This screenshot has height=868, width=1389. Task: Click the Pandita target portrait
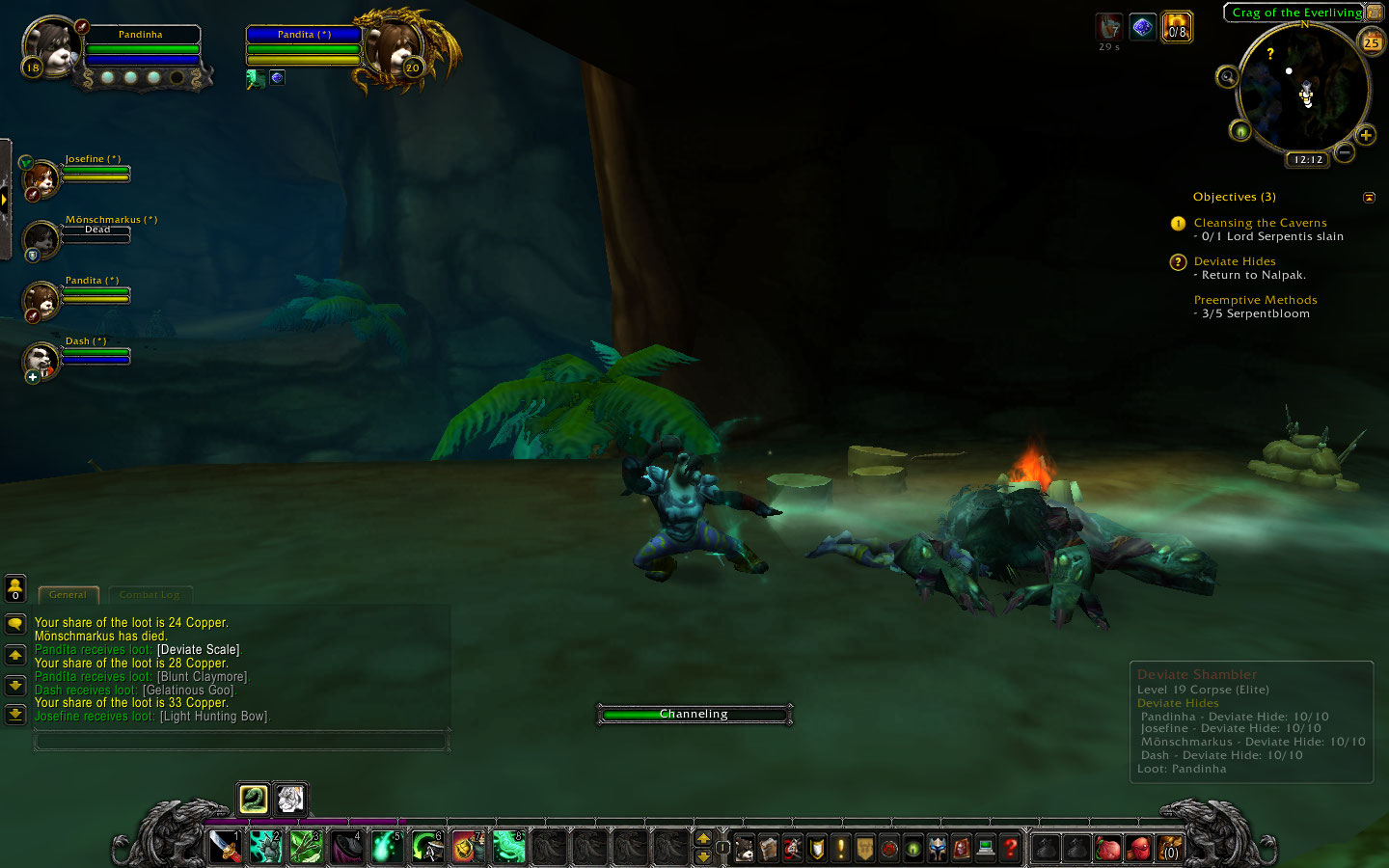click(x=395, y=48)
